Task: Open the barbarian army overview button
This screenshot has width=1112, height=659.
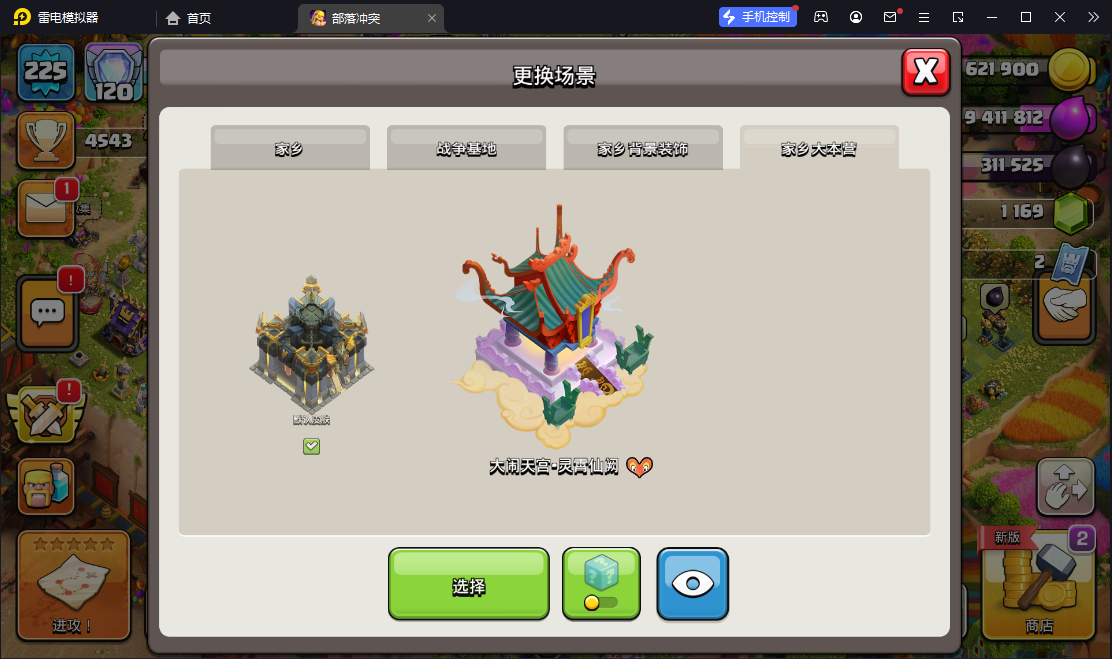Action: pyautogui.click(x=46, y=486)
